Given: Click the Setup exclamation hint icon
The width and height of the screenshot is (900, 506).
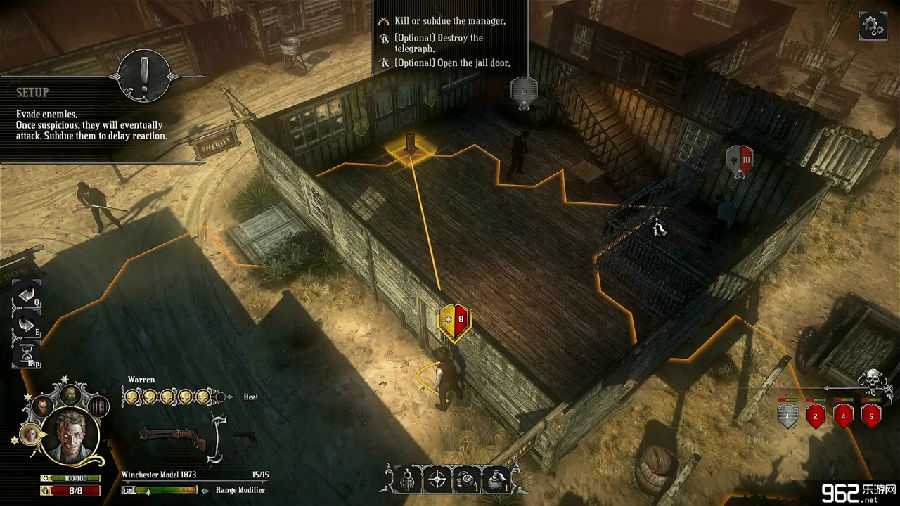Looking at the screenshot, I should [142, 72].
